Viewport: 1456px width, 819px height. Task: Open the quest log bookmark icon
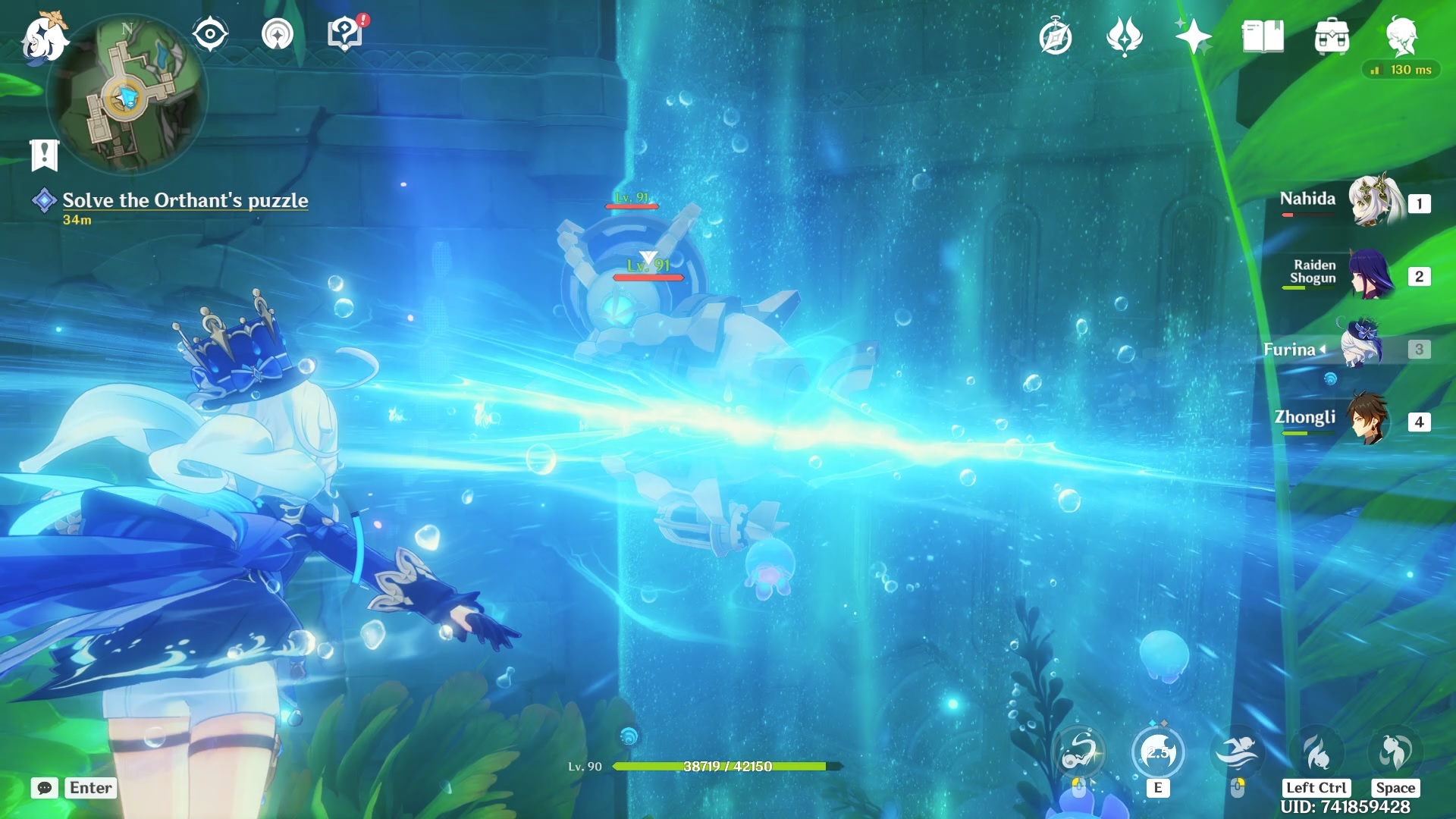click(45, 155)
